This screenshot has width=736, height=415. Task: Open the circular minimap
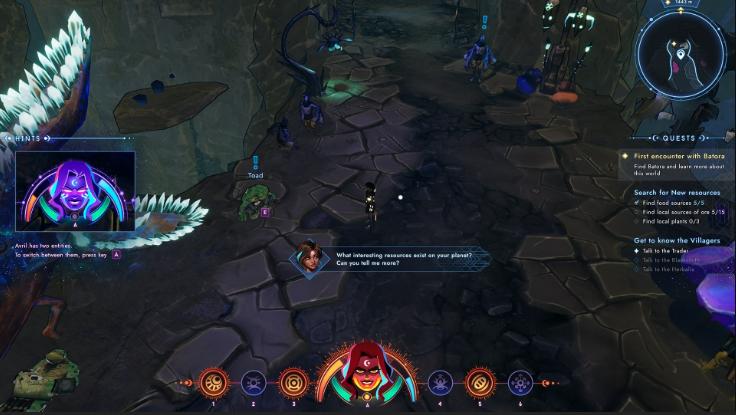click(x=680, y=55)
